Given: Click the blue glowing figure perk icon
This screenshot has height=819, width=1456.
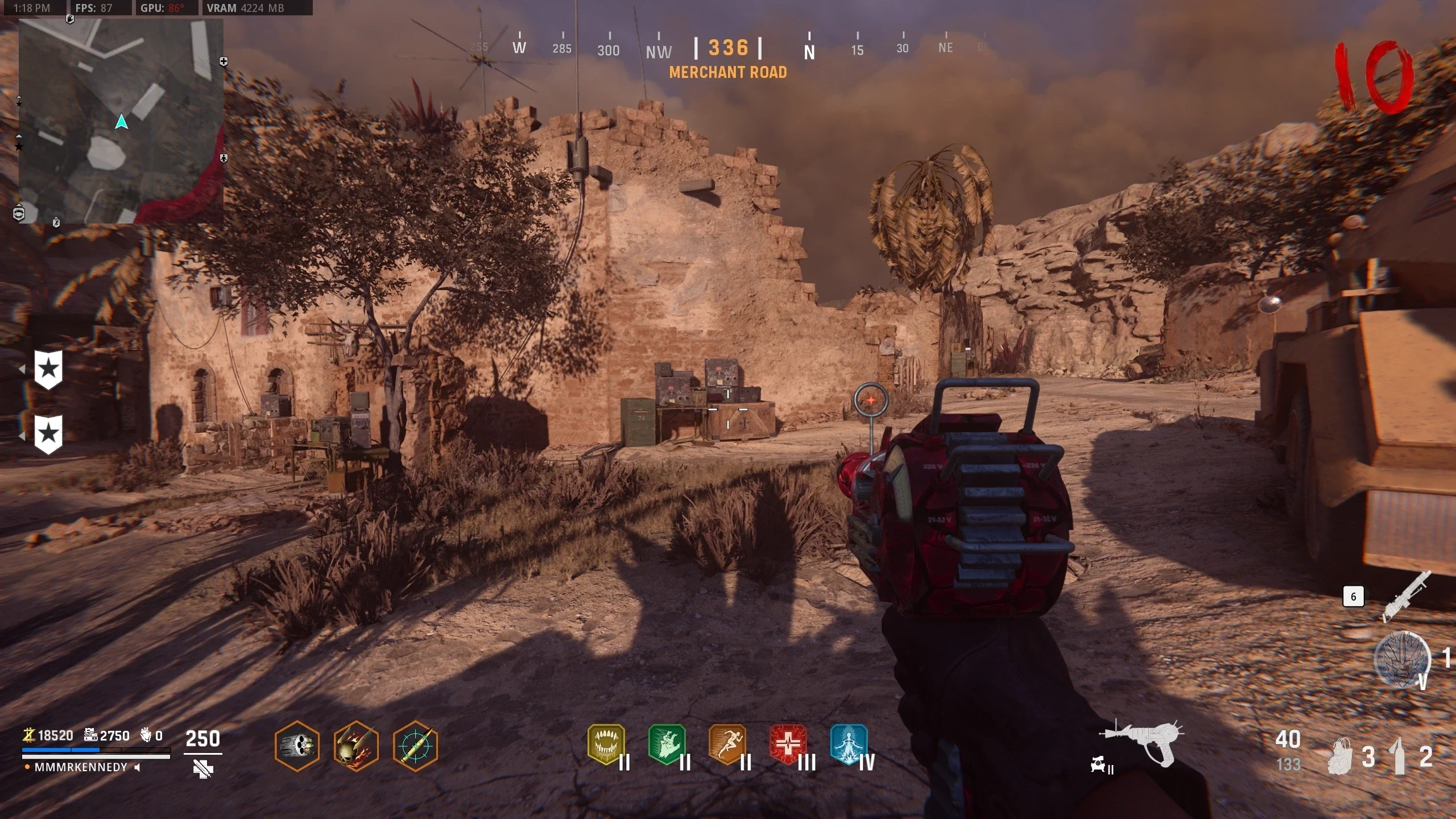Looking at the screenshot, I should tap(849, 744).
